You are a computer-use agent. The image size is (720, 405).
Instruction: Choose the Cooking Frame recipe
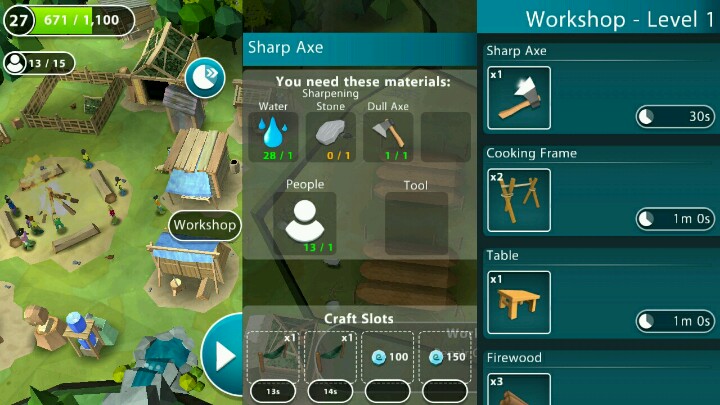pos(518,199)
